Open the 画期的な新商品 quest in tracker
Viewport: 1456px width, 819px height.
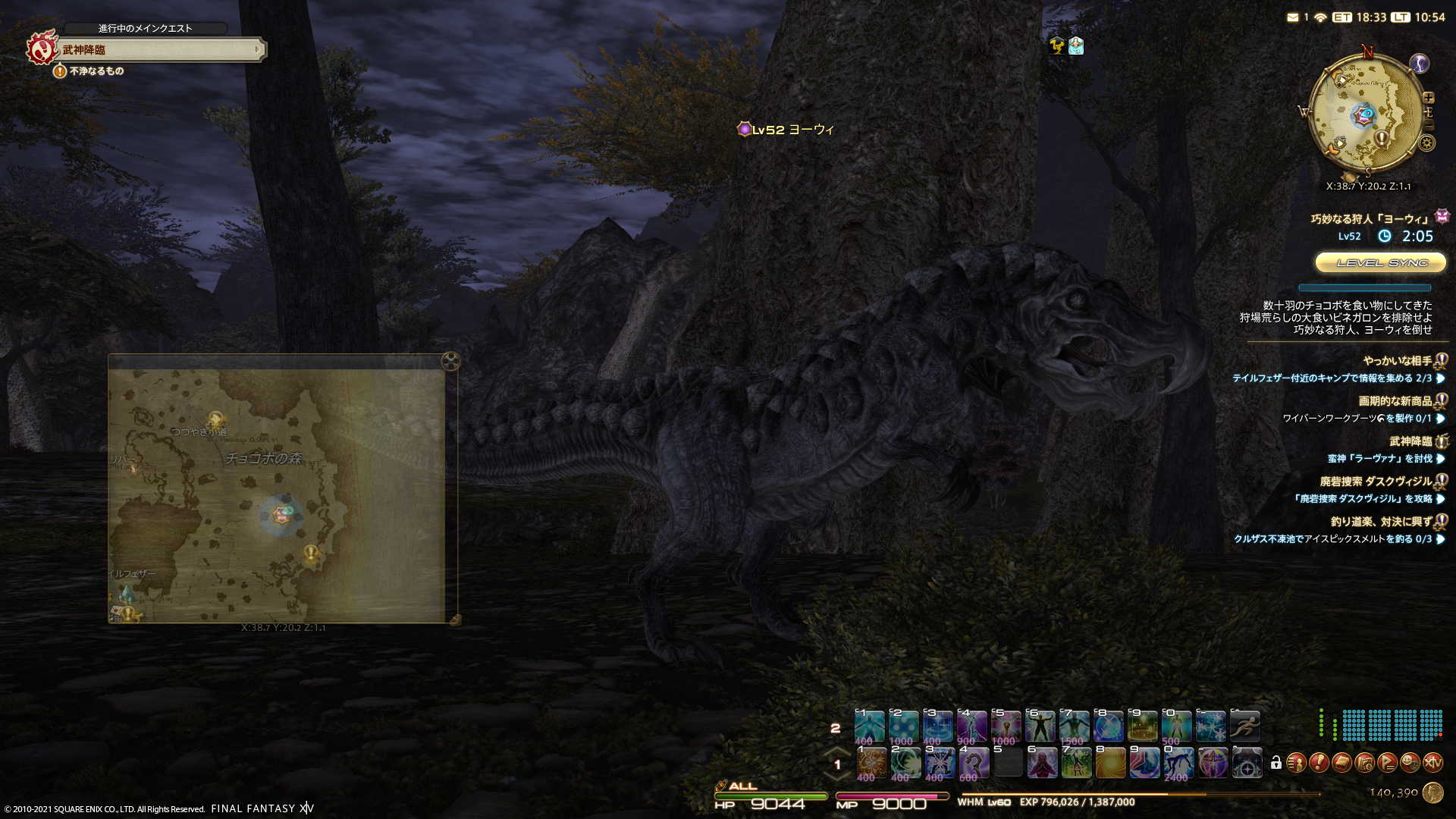click(1395, 401)
